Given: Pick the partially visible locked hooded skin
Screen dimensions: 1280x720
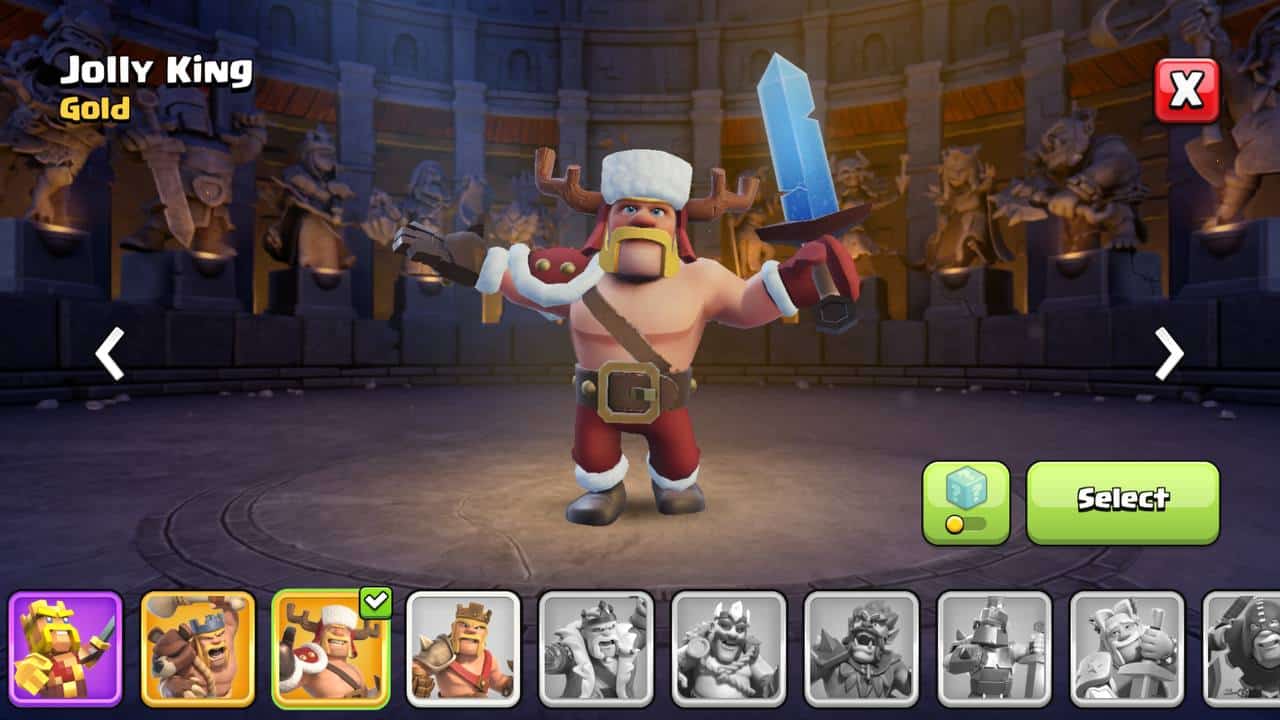Looking at the screenshot, I should [x=1244, y=649].
